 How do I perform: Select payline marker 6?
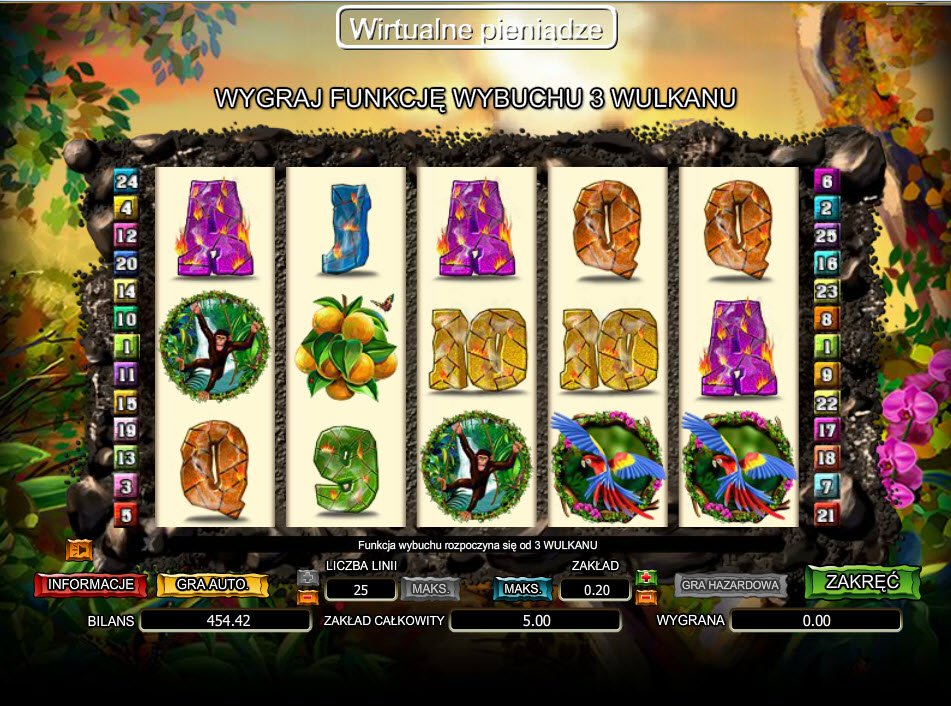click(x=826, y=181)
